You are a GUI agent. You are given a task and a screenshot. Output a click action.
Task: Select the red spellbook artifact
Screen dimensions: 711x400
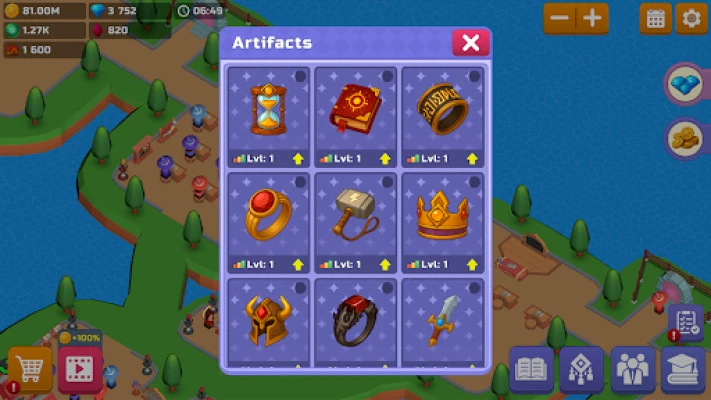(355, 111)
